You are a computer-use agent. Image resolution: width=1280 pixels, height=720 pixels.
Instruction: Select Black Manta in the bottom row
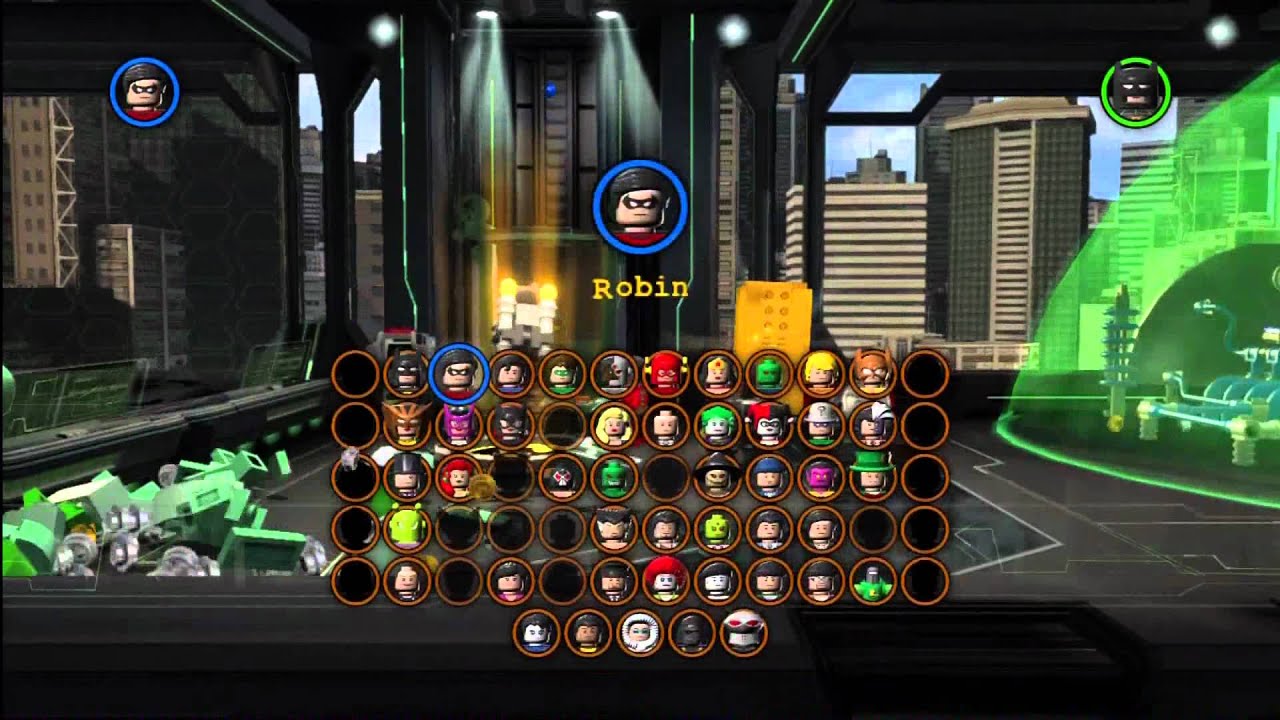[x=745, y=632]
